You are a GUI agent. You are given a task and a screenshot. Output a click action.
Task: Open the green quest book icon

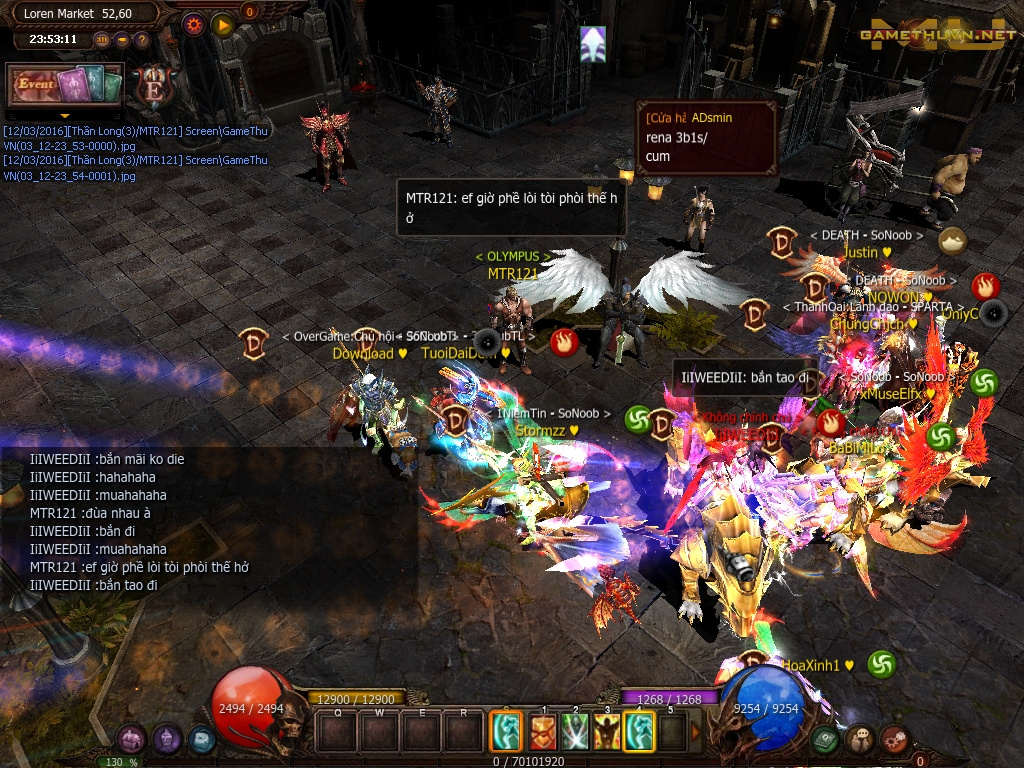coord(825,740)
